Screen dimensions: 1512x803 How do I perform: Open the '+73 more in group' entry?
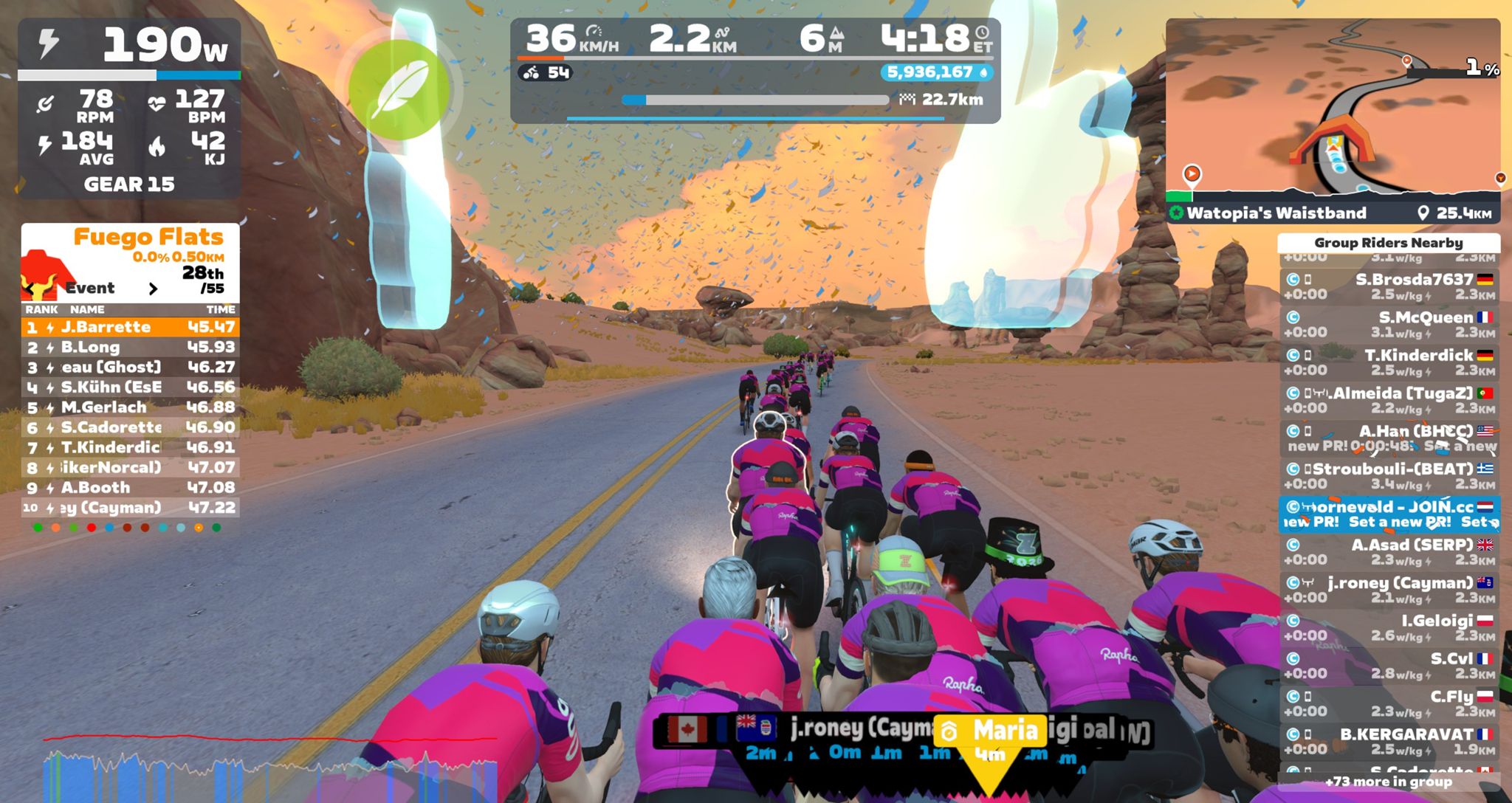pos(1388,782)
